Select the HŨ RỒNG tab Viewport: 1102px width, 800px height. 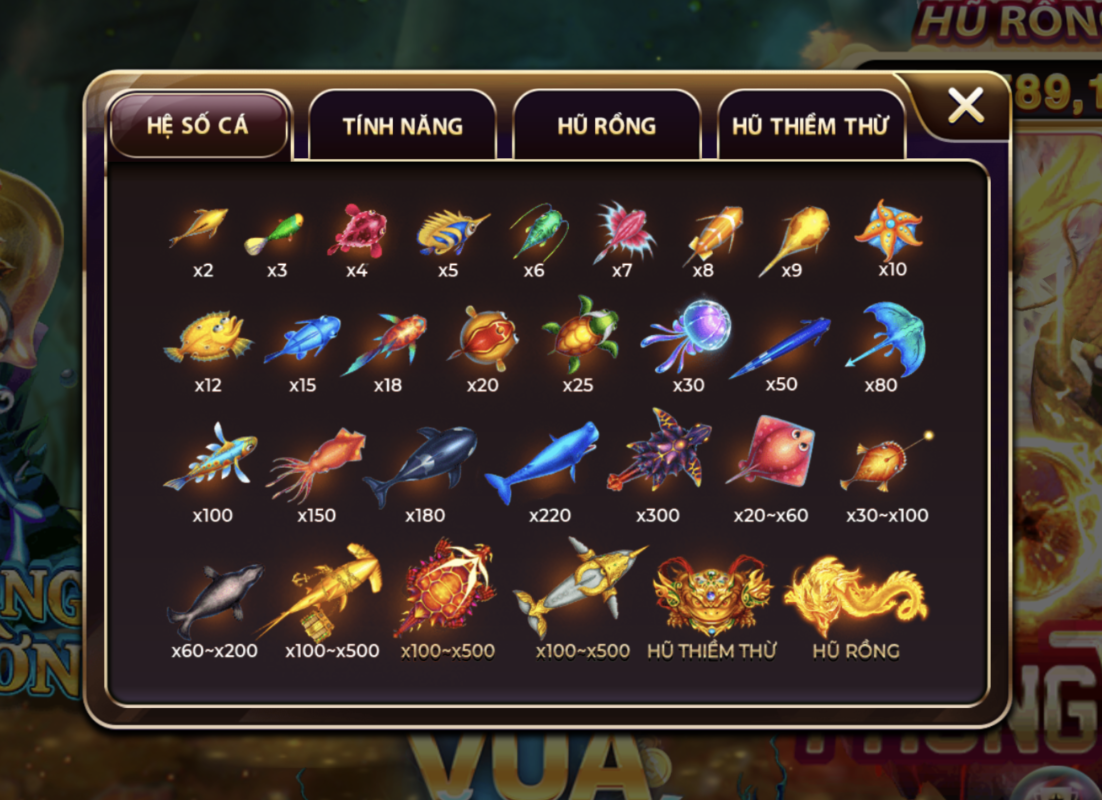tap(606, 126)
